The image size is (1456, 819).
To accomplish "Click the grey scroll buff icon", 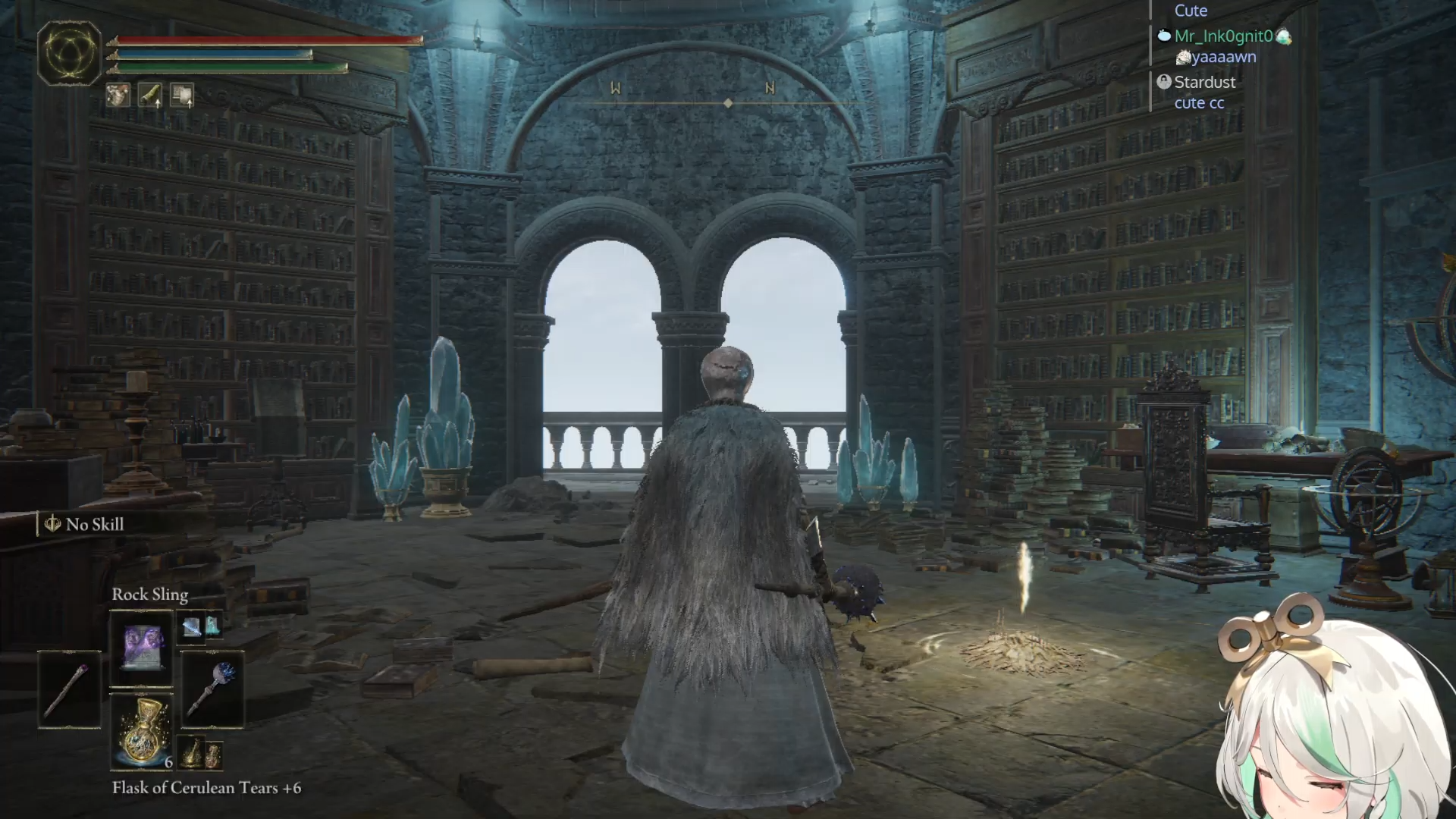I will pos(182,95).
